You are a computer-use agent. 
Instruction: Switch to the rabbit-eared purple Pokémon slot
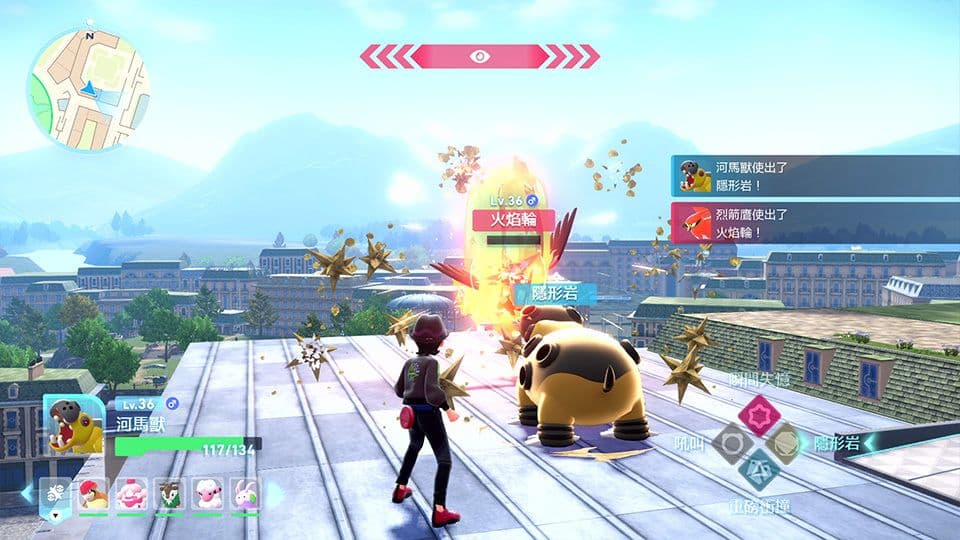coord(245,494)
